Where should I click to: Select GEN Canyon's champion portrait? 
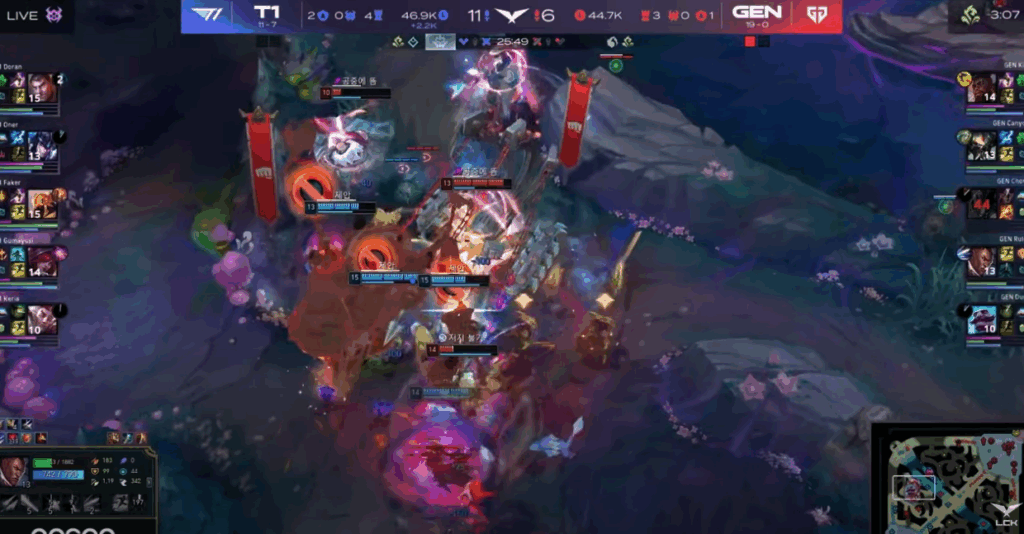pos(984,146)
